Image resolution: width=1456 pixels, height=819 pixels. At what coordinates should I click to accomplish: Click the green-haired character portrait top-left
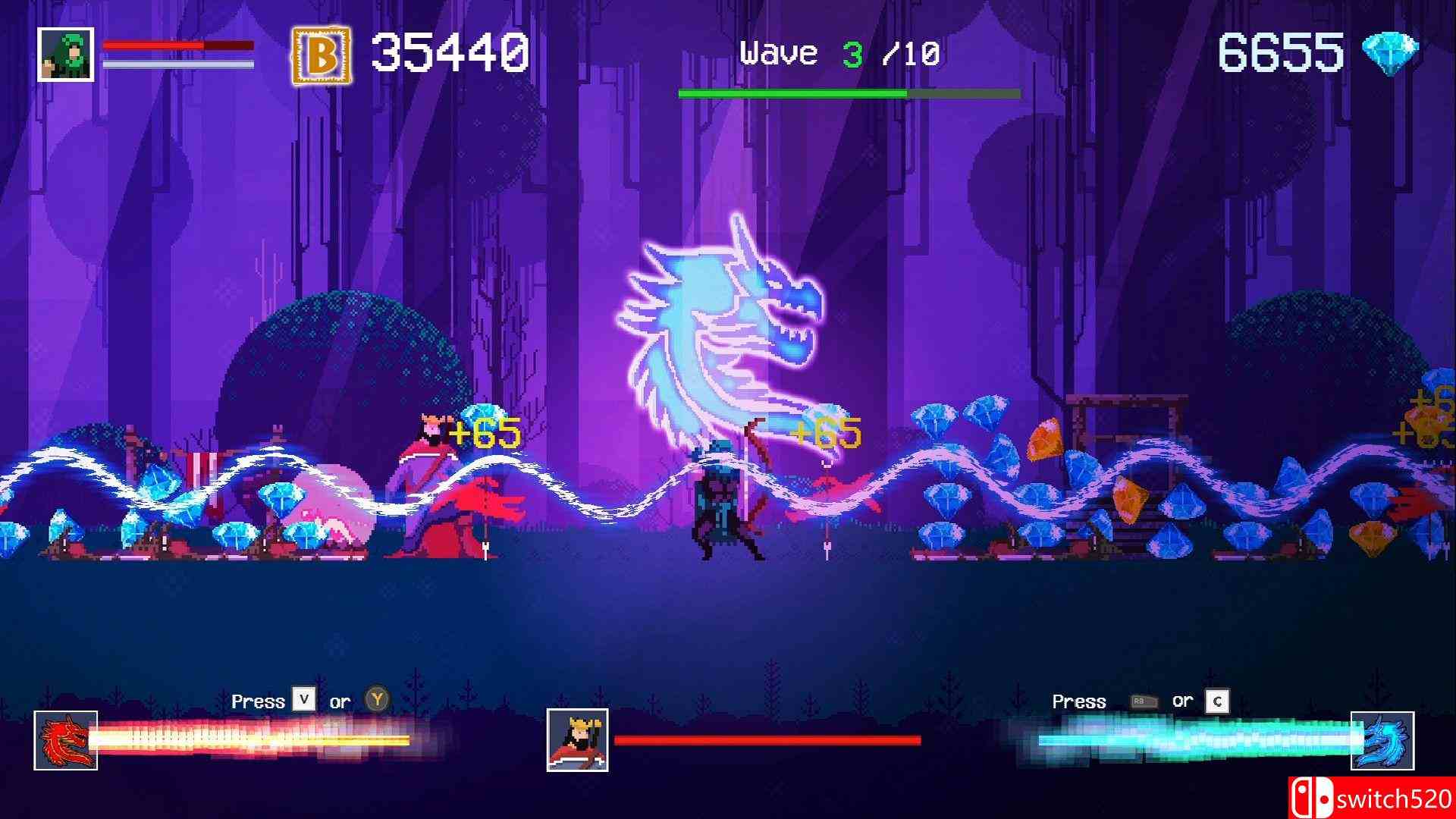[64, 55]
